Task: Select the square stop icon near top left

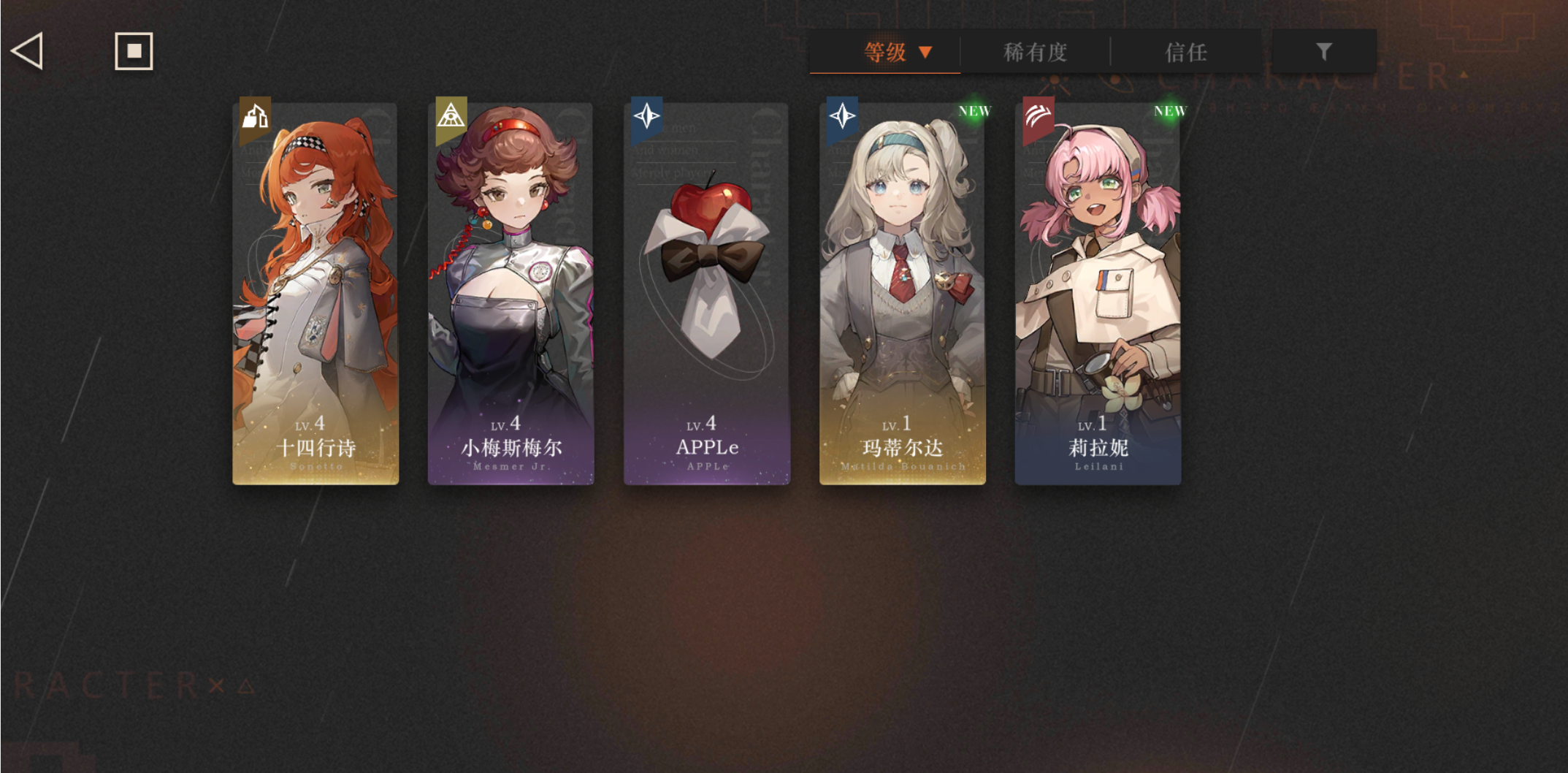Action: (134, 52)
